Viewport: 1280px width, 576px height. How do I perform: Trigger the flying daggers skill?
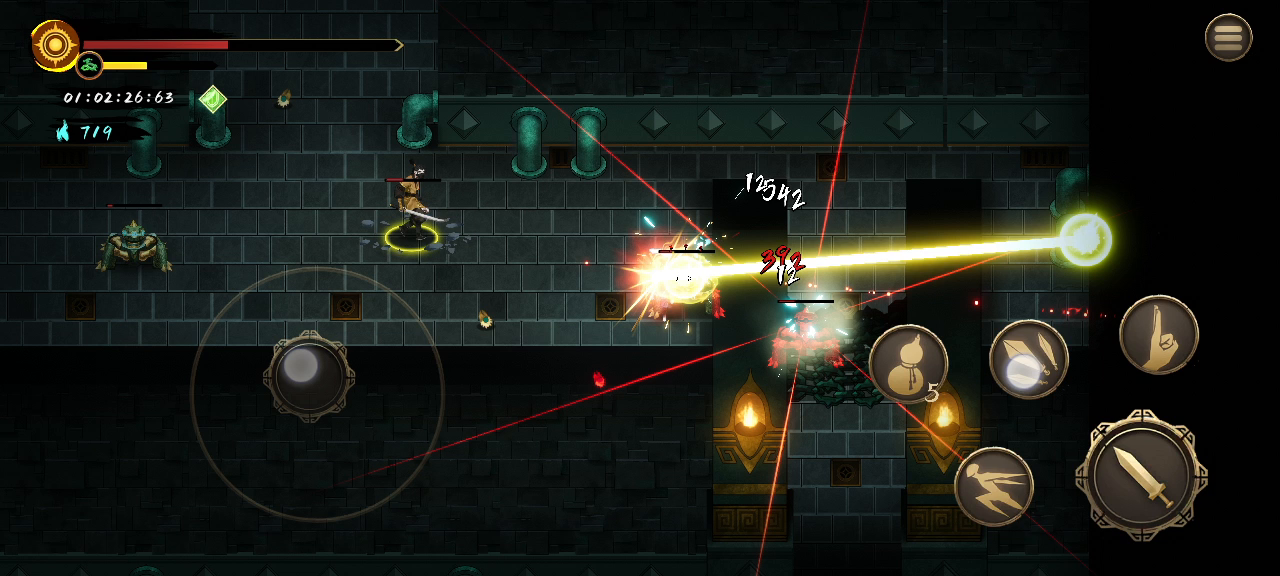[x=1028, y=359]
